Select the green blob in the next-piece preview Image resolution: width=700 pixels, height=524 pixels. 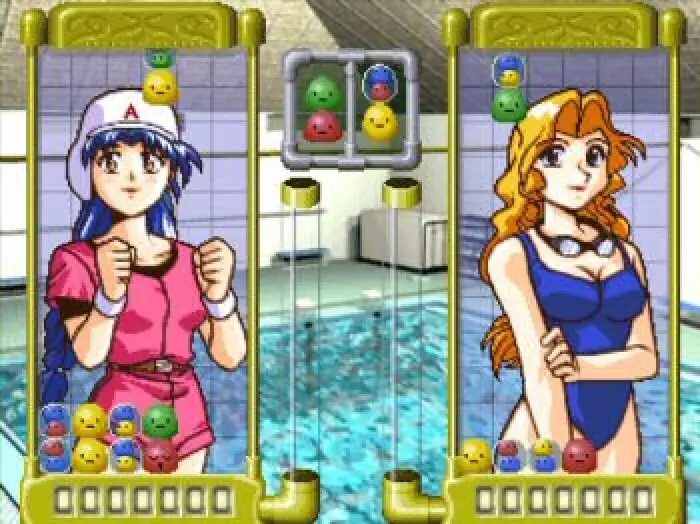point(322,93)
